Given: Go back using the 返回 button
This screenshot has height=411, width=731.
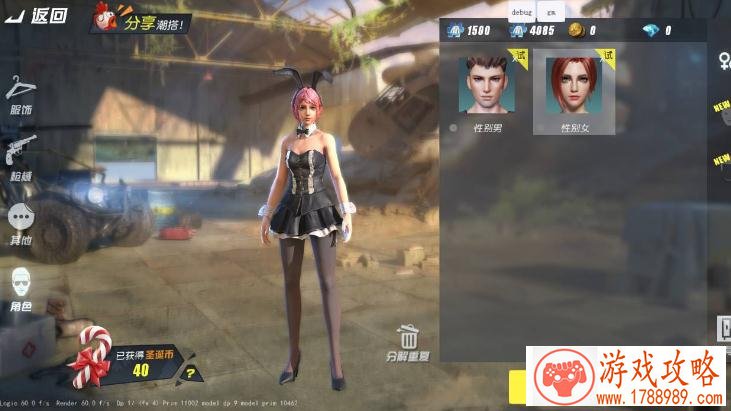Looking at the screenshot, I should point(38,15).
